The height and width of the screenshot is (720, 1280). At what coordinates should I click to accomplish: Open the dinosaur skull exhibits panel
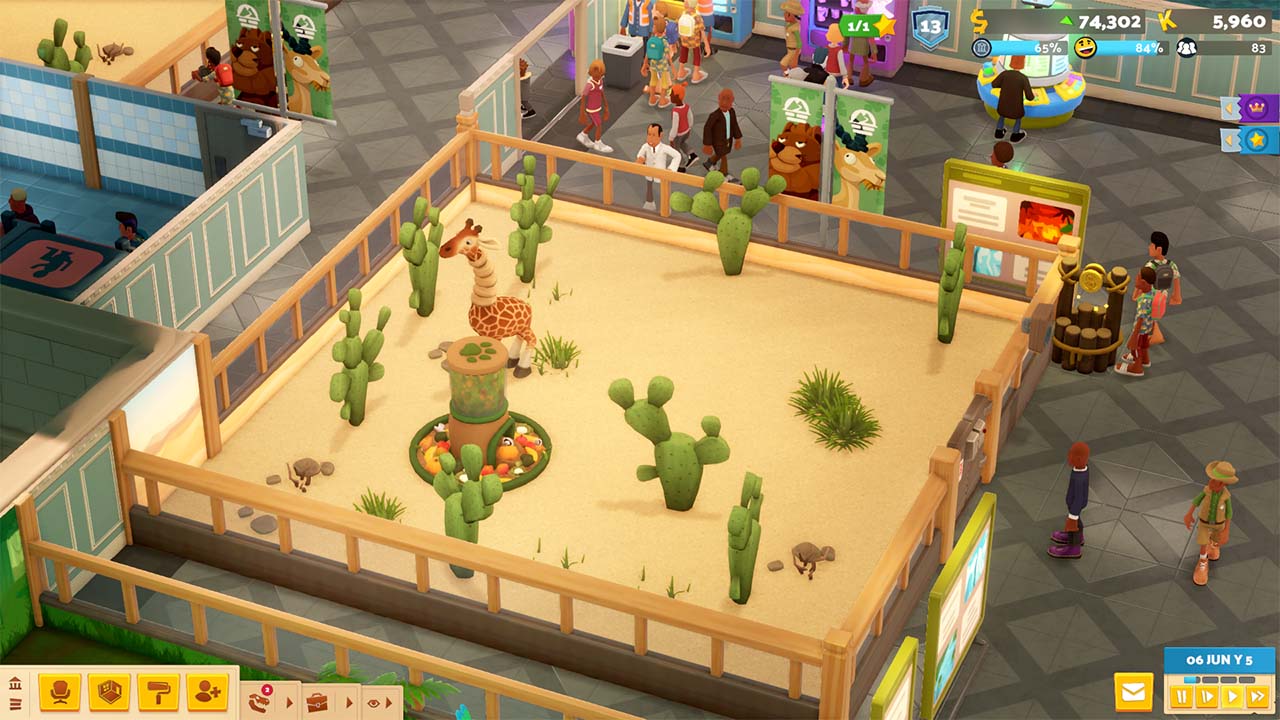tap(260, 701)
